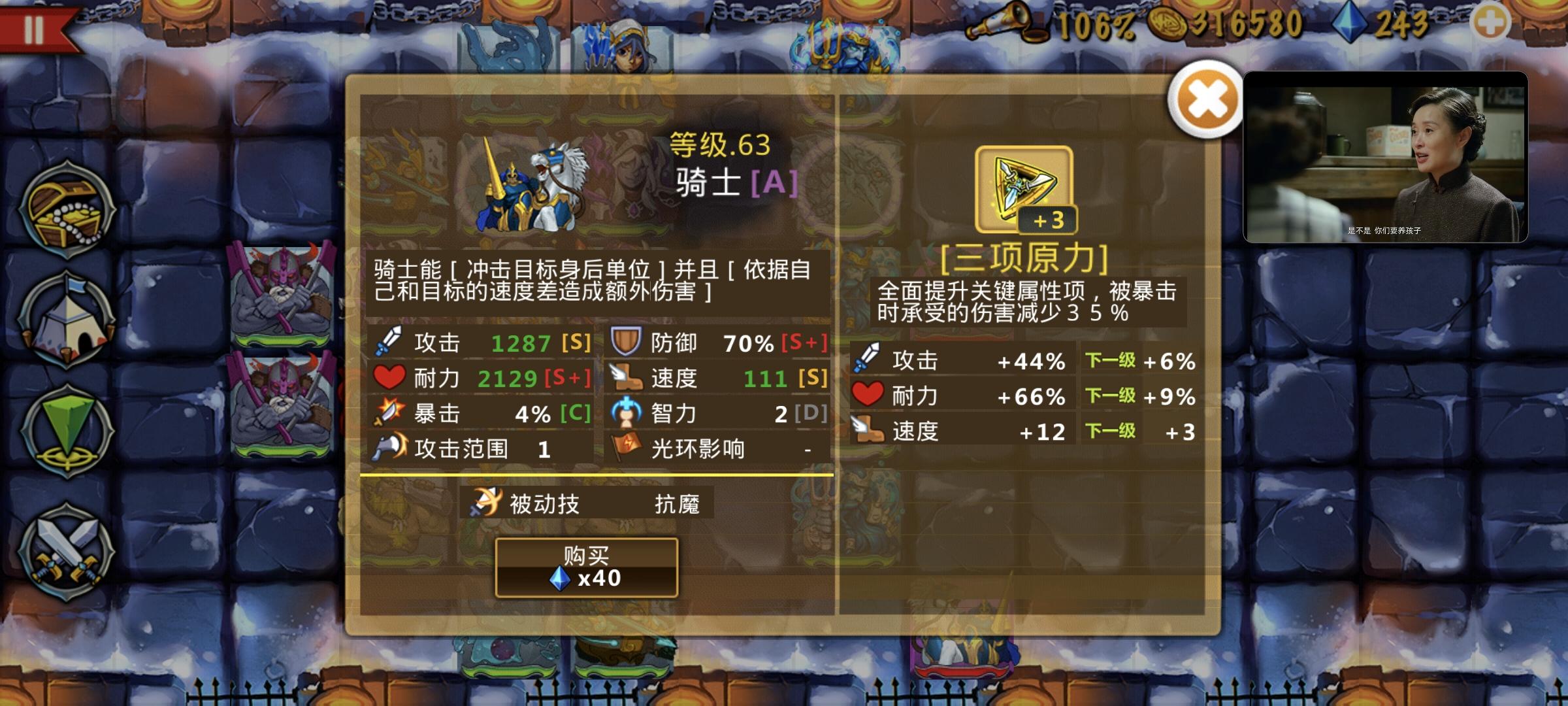Expand 下一级 next level for attack
1568x706 pixels.
point(1111,360)
